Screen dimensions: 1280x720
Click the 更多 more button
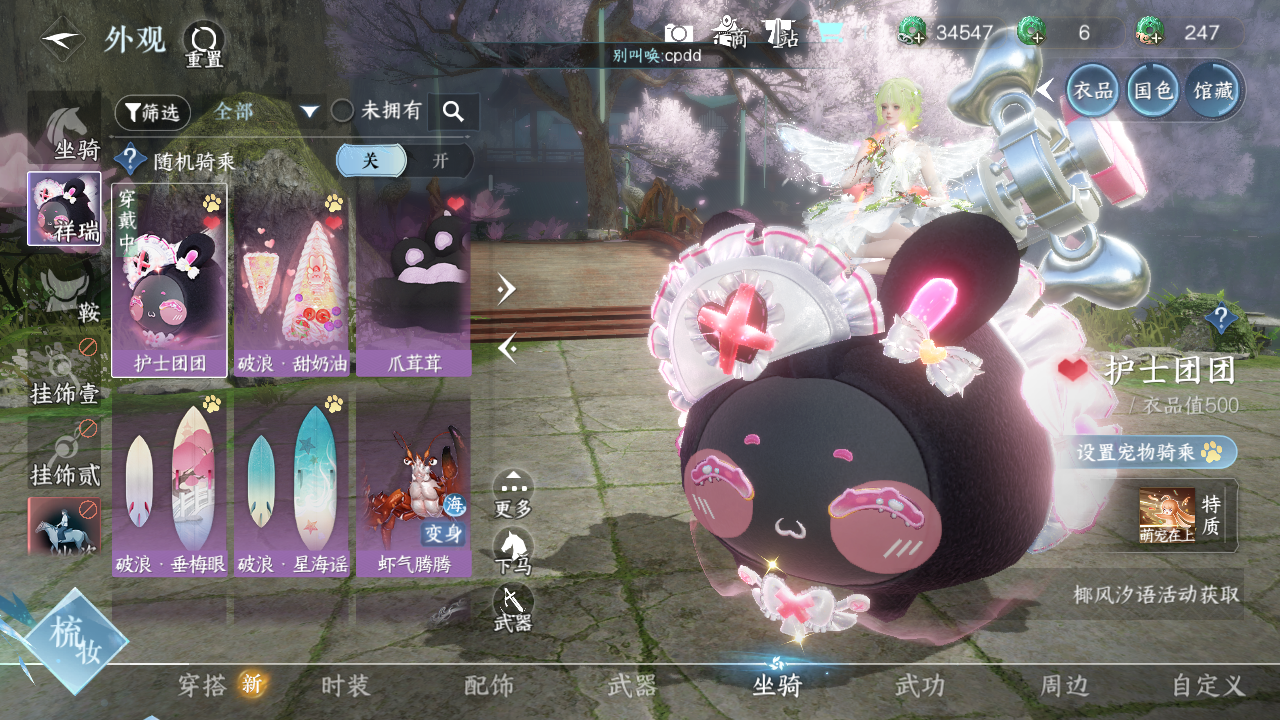(513, 492)
